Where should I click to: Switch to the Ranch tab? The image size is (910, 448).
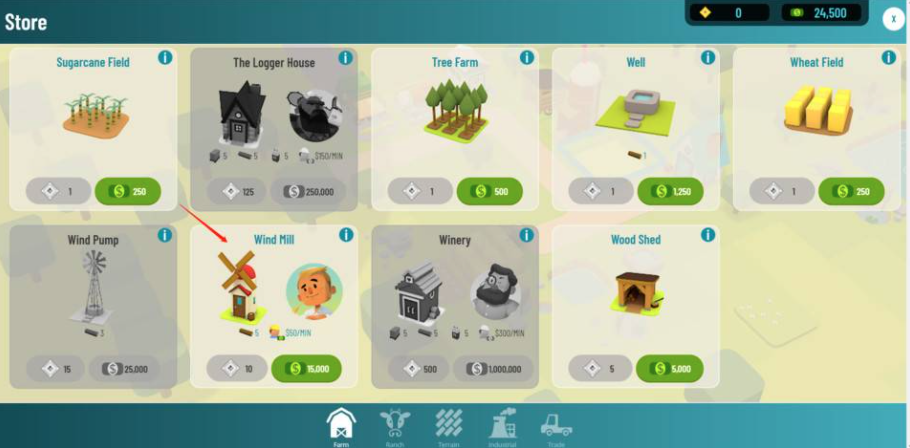(396, 424)
